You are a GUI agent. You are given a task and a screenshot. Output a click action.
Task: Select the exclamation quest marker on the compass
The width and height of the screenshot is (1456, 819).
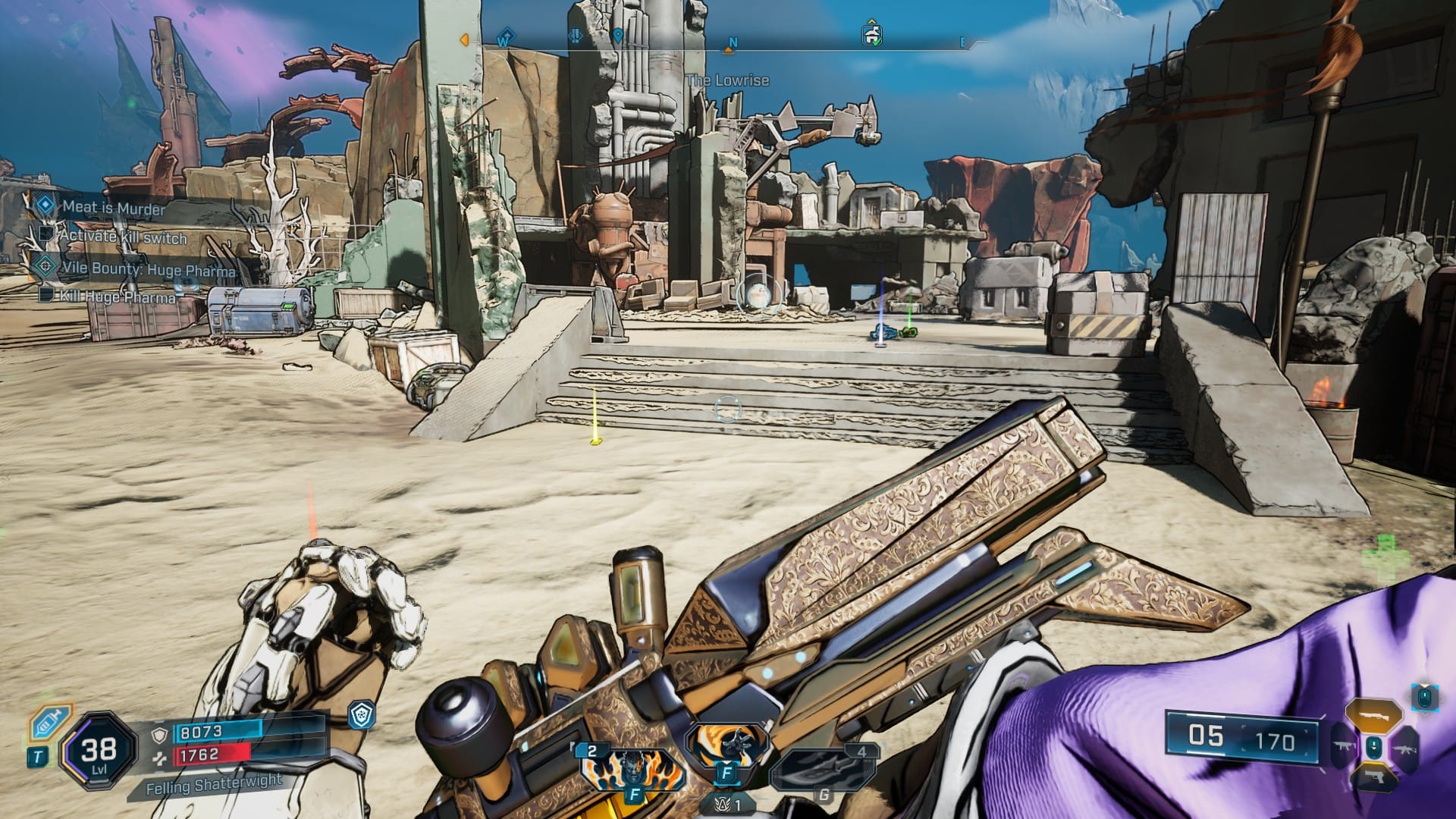[576, 36]
